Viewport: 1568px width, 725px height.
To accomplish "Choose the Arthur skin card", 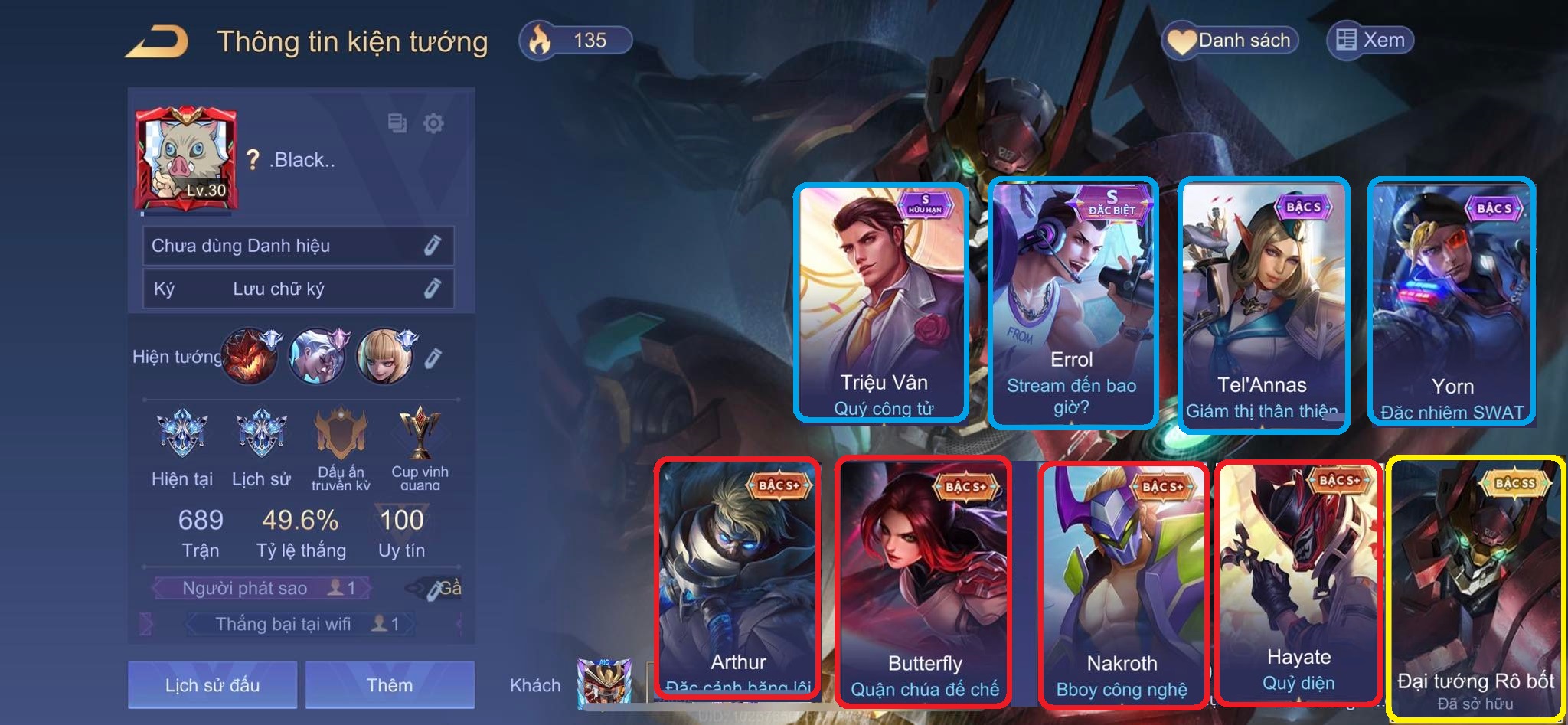I will (x=737, y=578).
